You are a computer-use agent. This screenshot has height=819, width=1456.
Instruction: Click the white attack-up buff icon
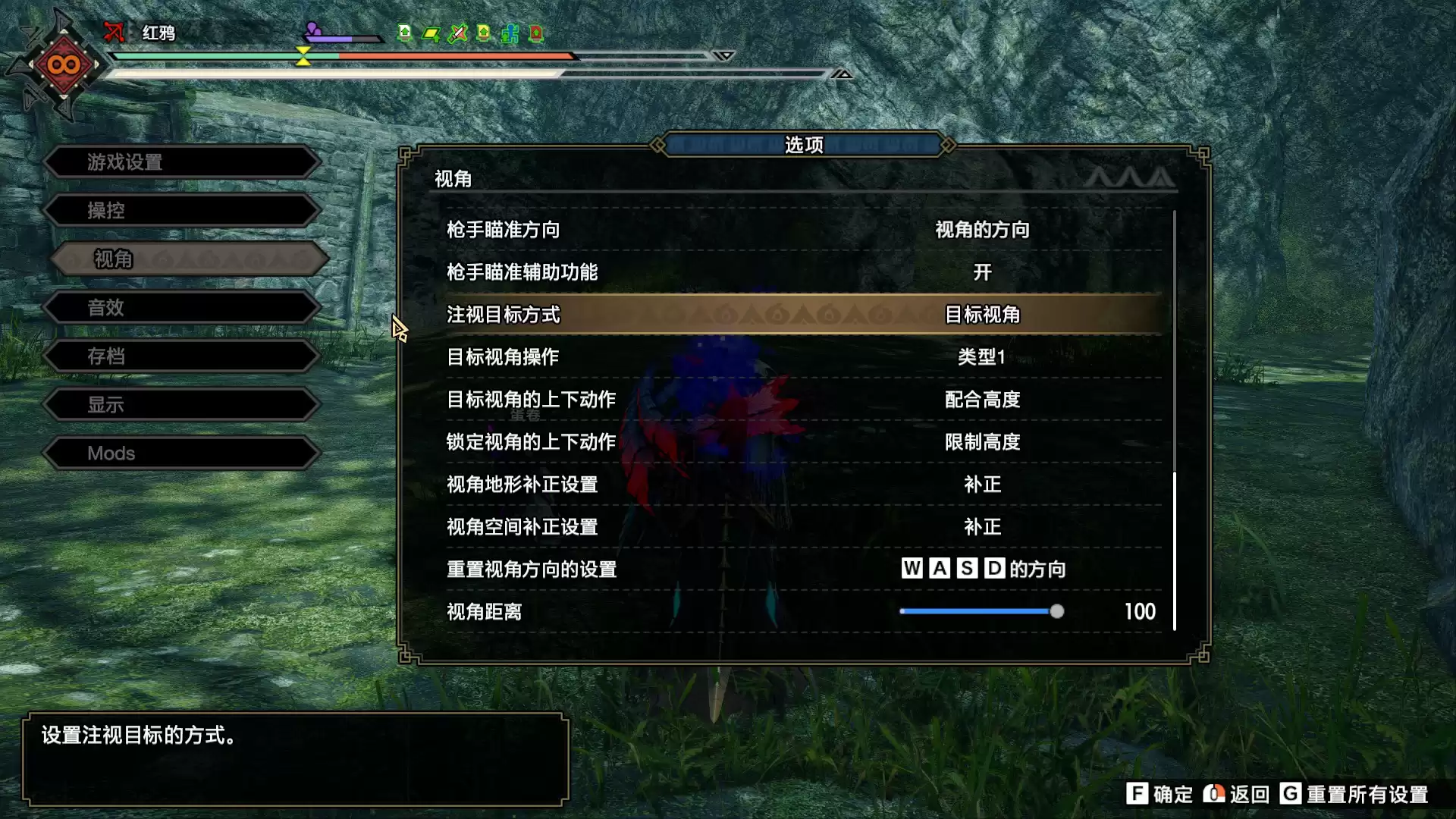coord(404,33)
